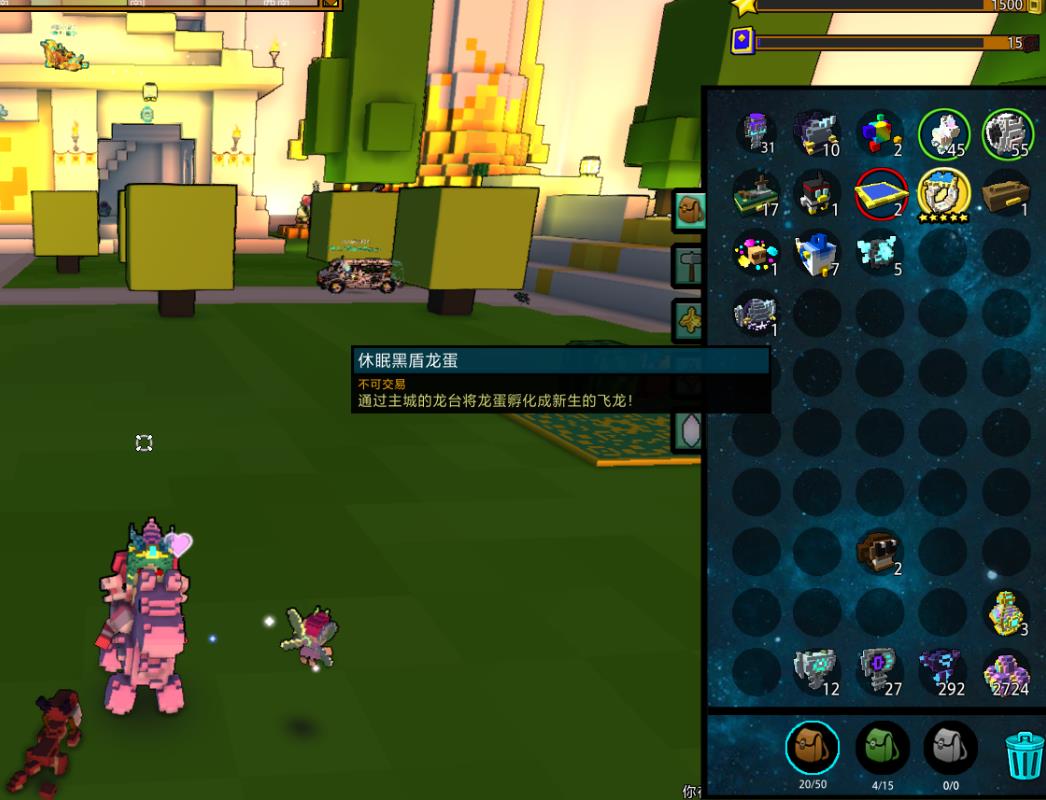Viewport: 1046px width, 800px height.
Task: Pick the brown dog head item
Action: tap(880, 551)
